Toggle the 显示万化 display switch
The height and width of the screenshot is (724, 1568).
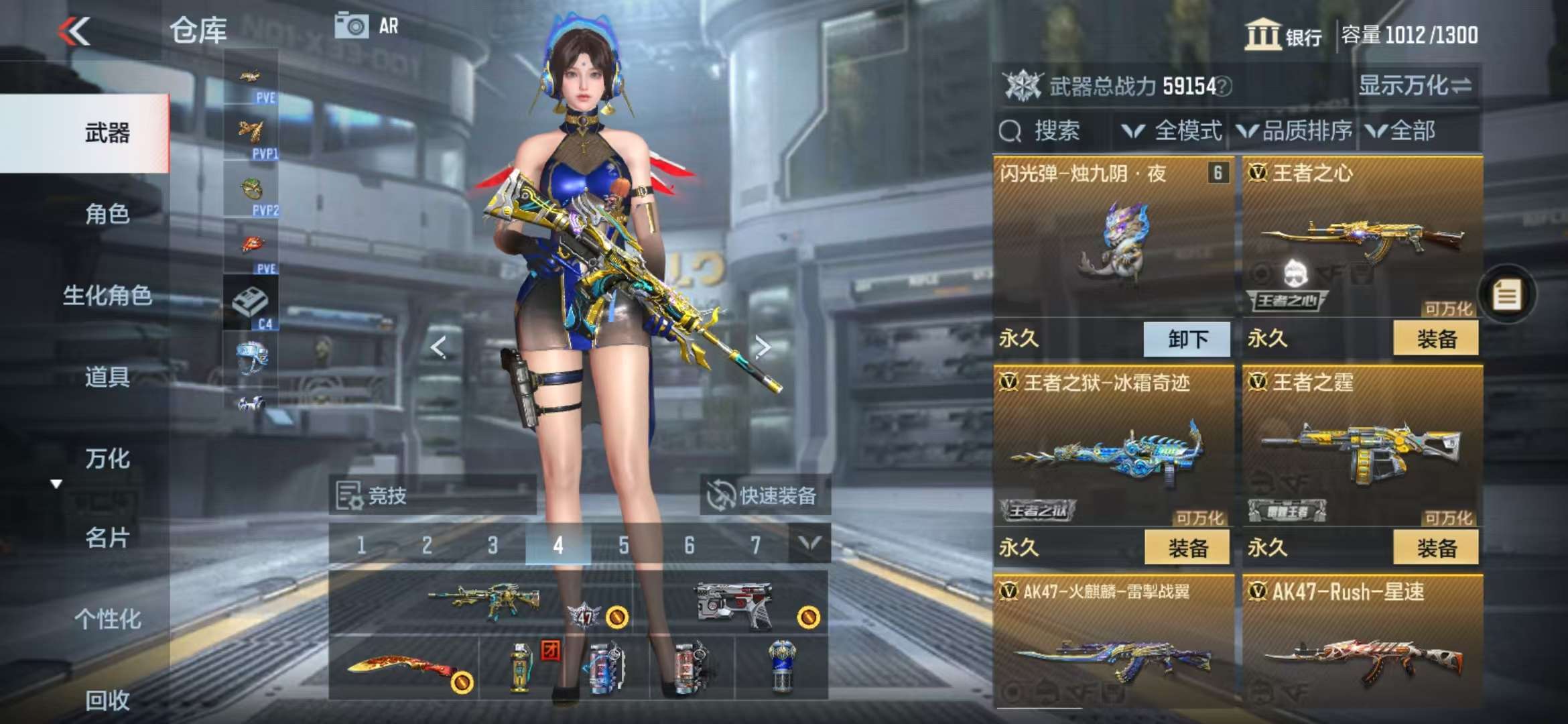1414,86
